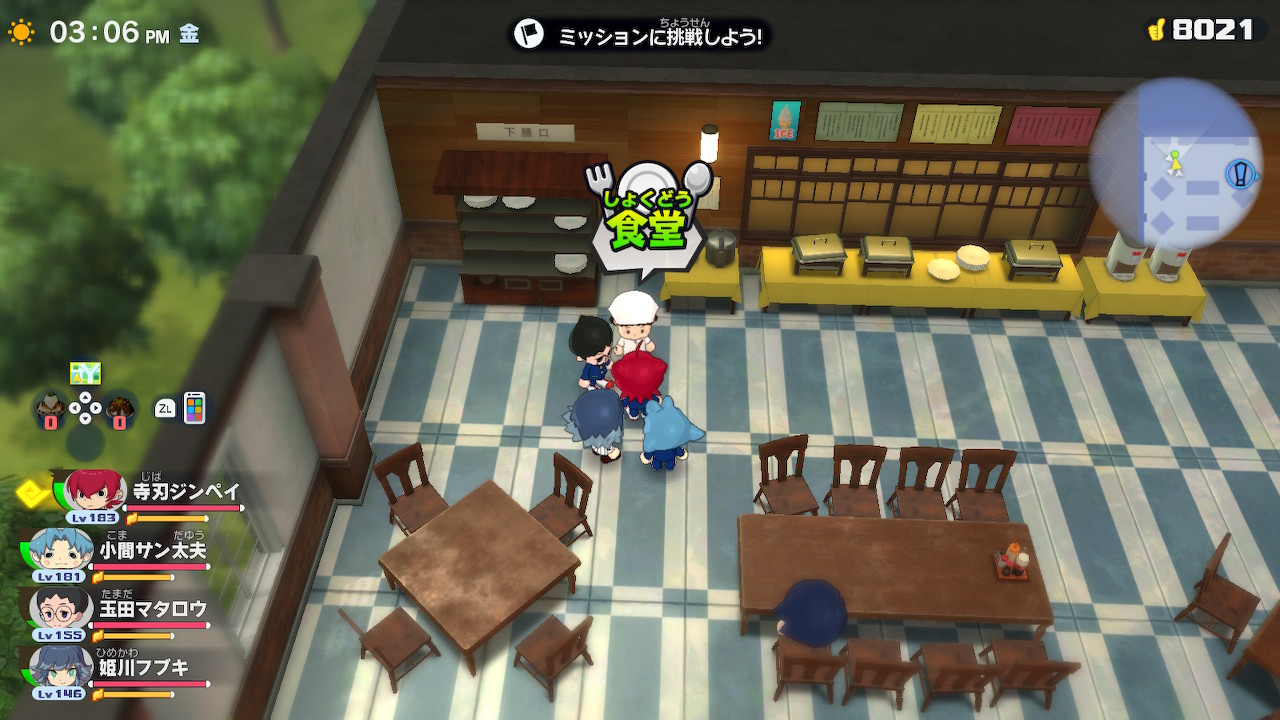The image size is (1280, 720).
Task: Open the smartphone menu icon
Action: (194, 407)
